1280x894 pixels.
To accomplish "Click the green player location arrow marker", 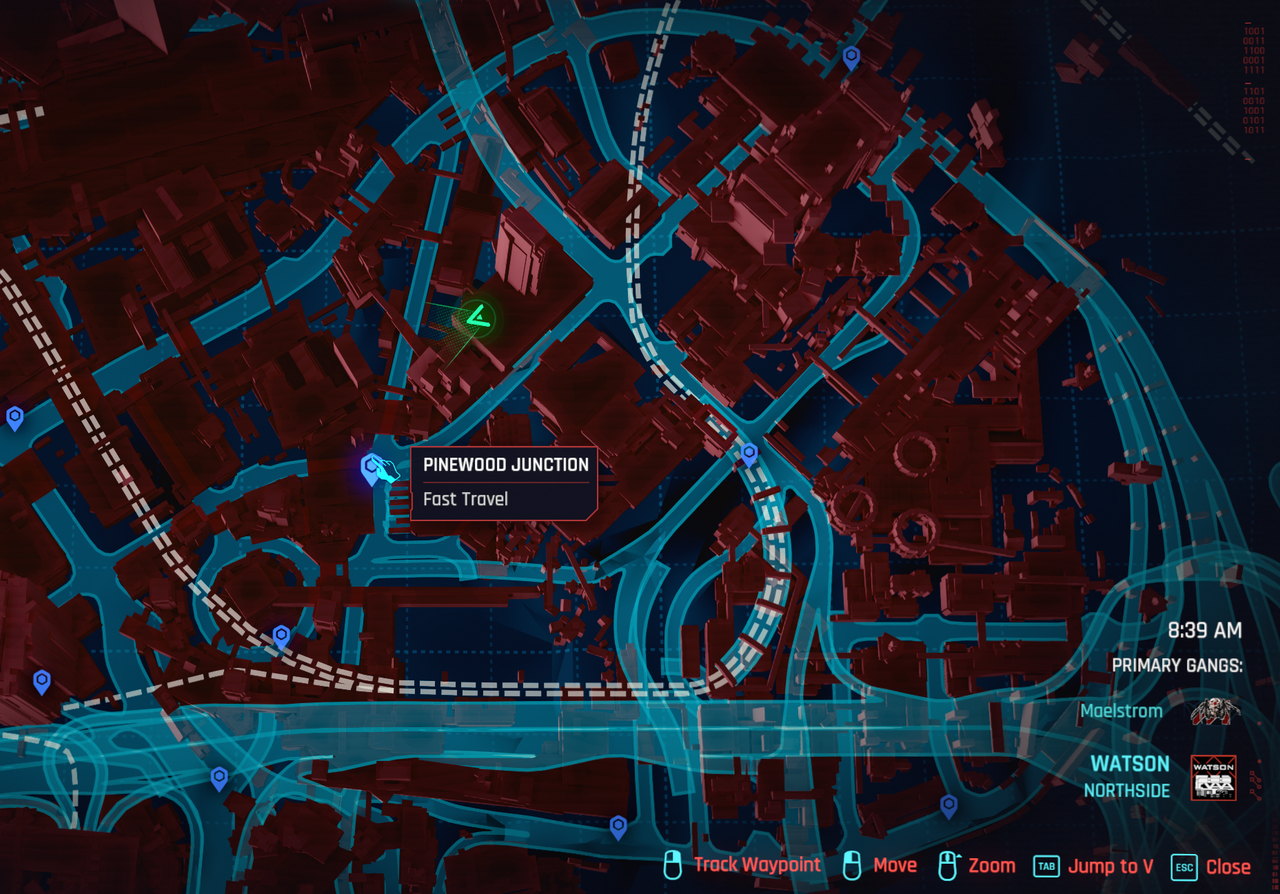I will pyautogui.click(x=479, y=319).
